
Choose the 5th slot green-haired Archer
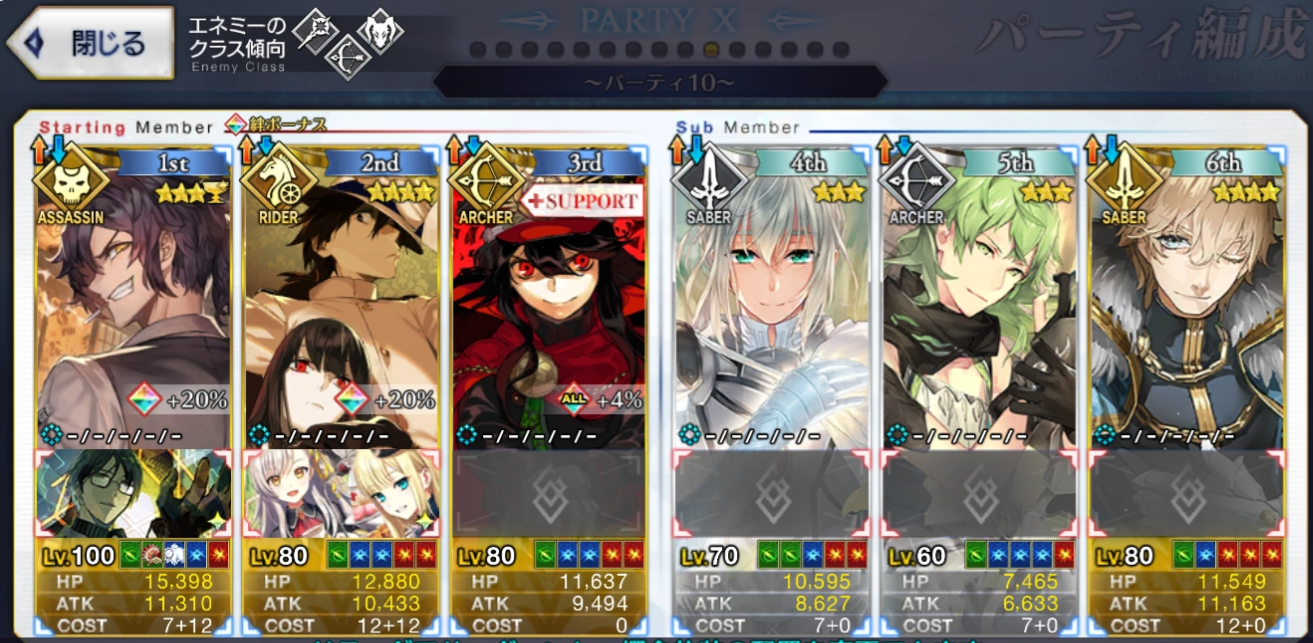coord(978,300)
